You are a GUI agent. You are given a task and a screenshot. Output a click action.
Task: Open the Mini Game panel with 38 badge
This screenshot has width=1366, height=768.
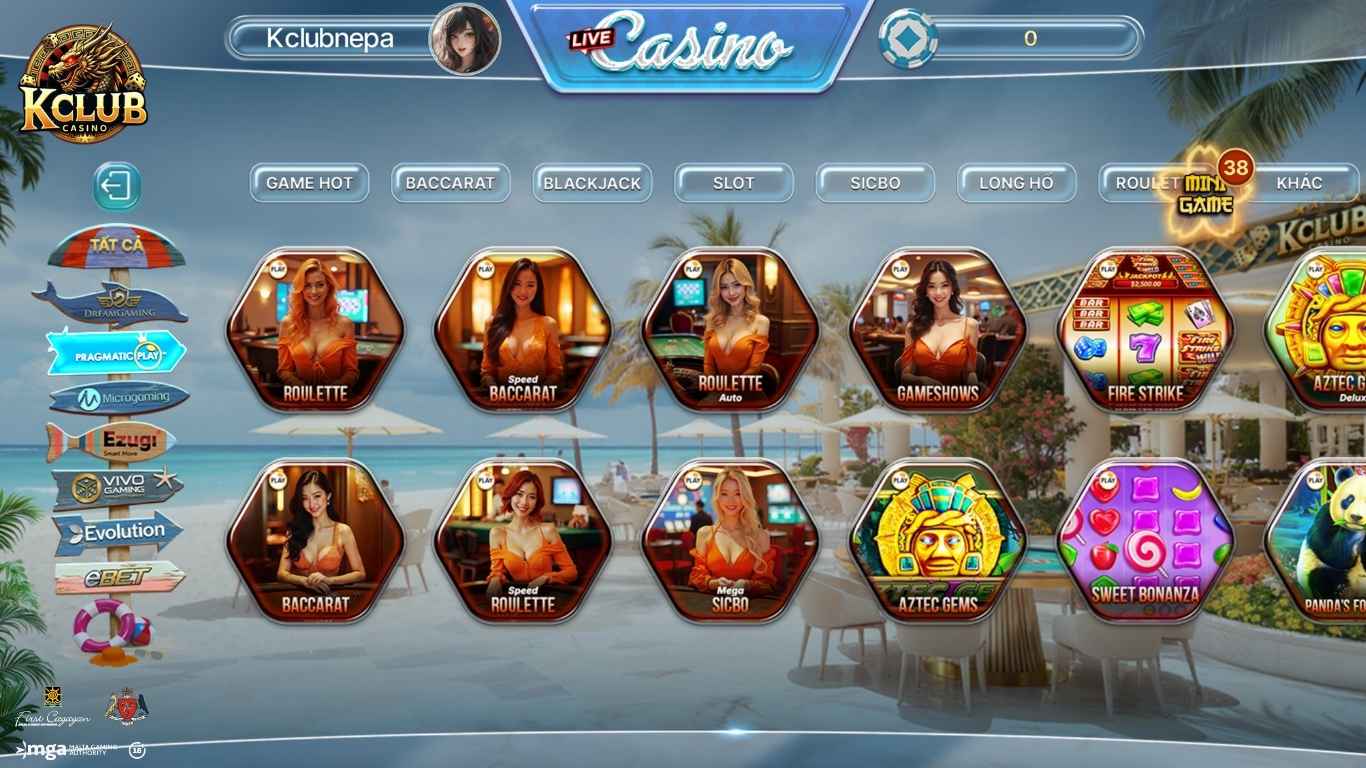[x=1205, y=192]
